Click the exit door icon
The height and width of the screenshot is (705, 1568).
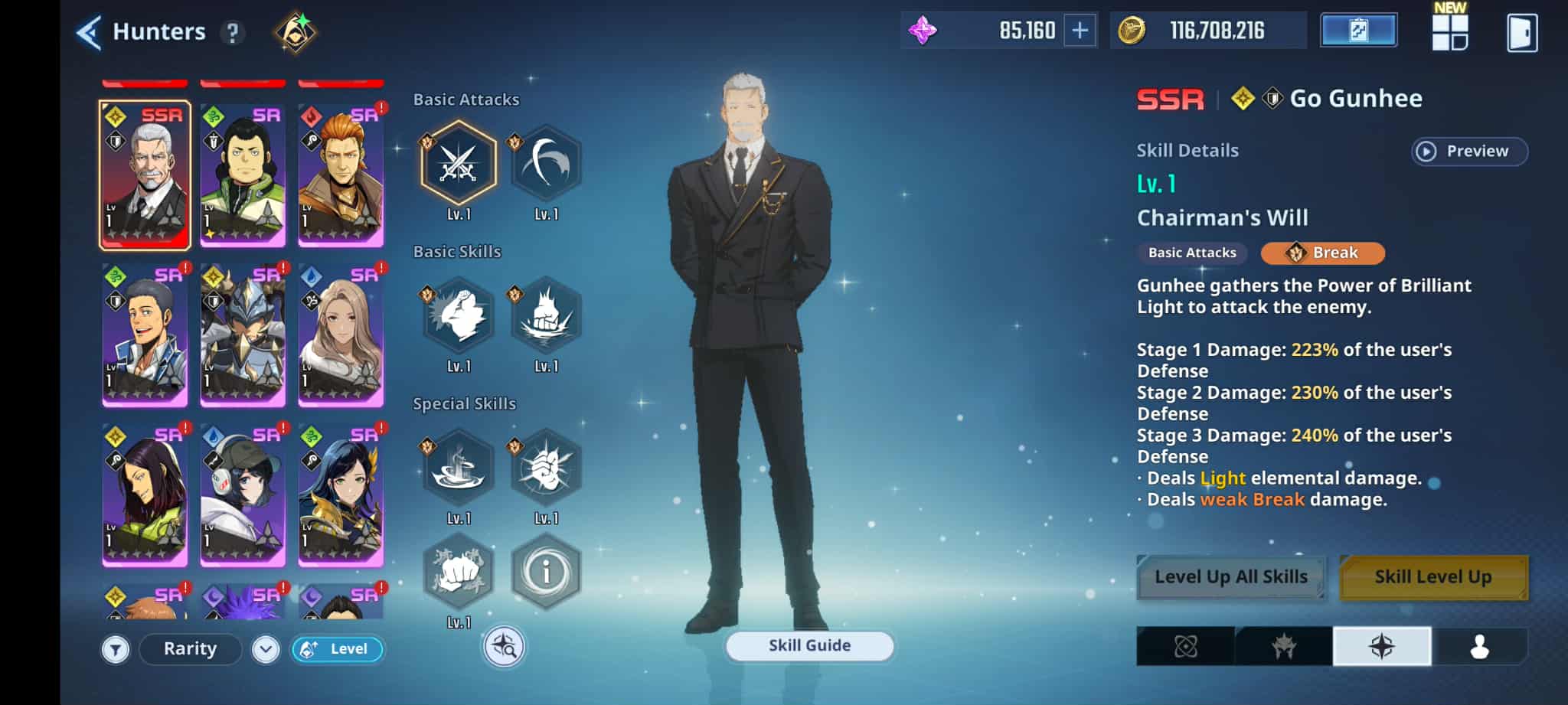[x=1521, y=33]
